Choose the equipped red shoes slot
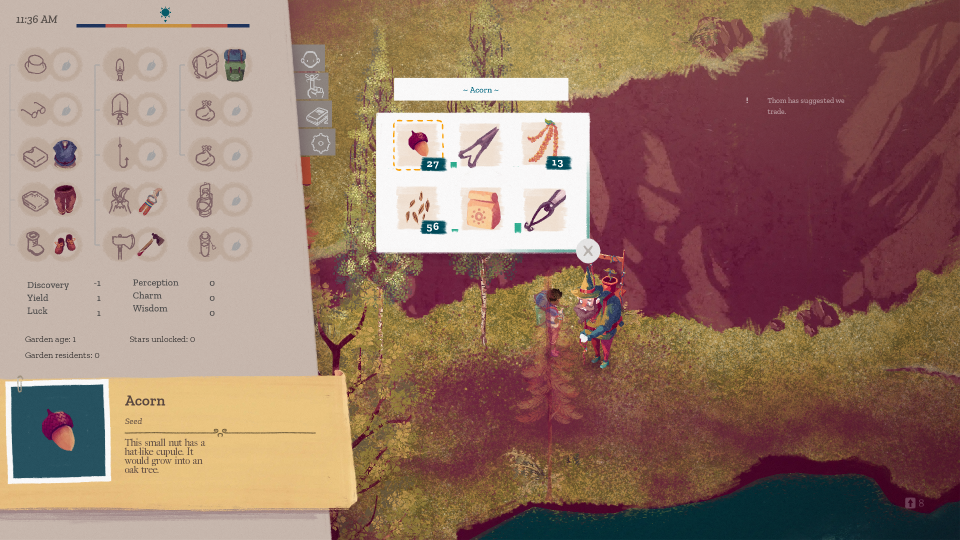960x540 pixels. pos(65,243)
